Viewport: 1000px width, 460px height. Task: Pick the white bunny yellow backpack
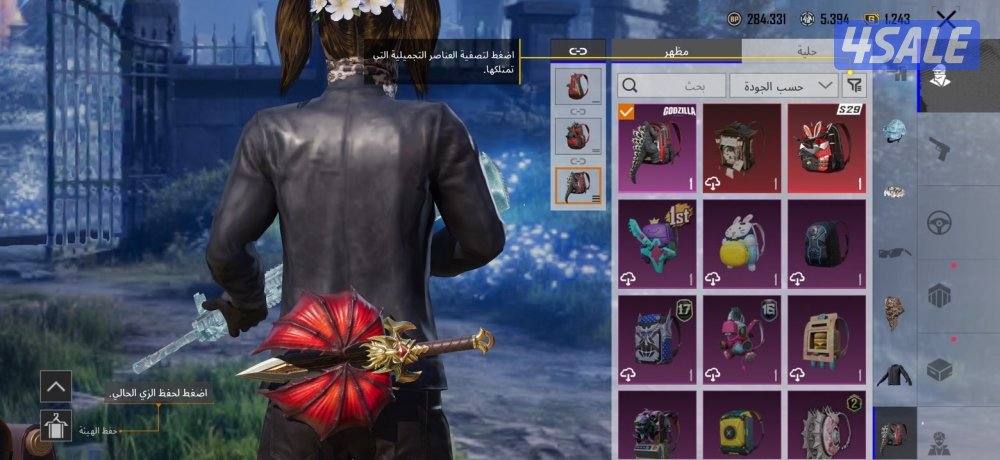(743, 242)
